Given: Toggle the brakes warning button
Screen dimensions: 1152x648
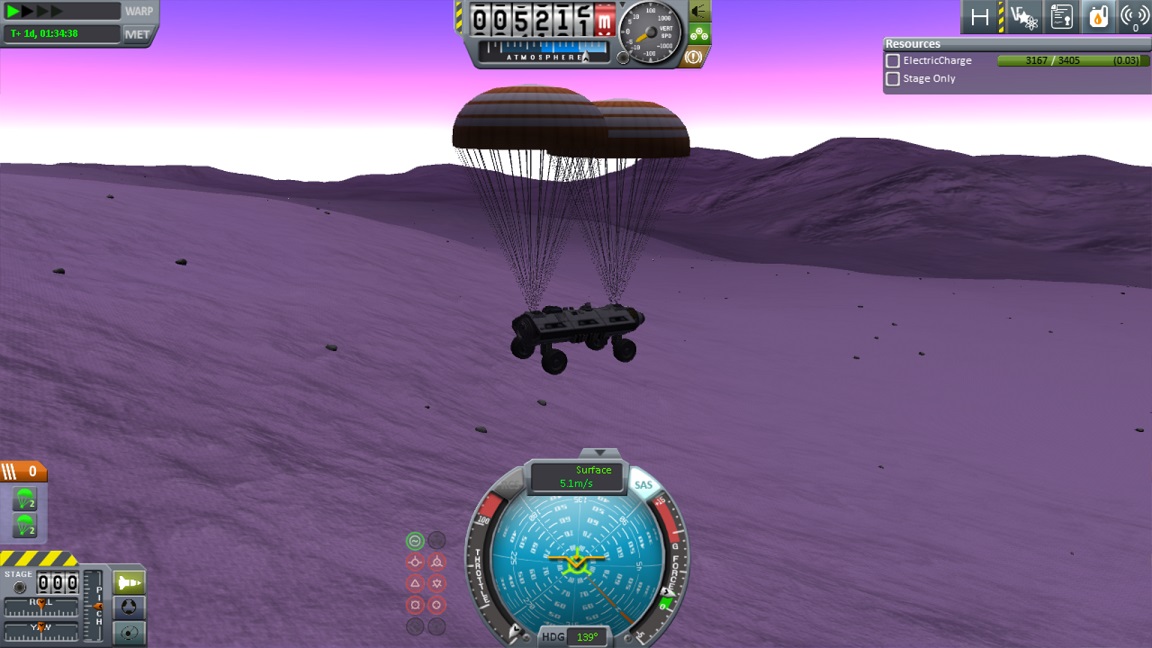Looking at the screenshot, I should click(692, 57).
